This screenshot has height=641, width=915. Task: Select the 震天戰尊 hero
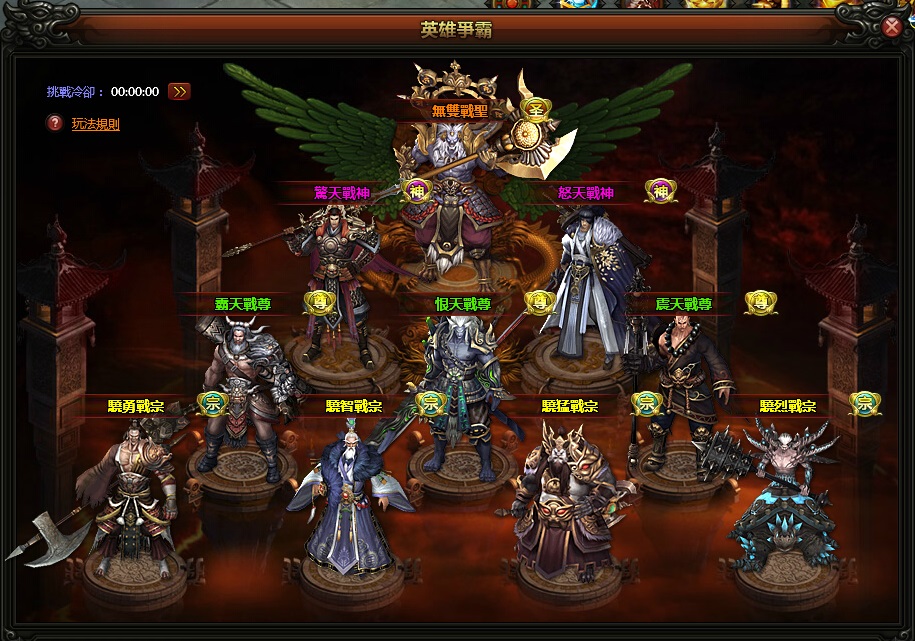coord(683,385)
